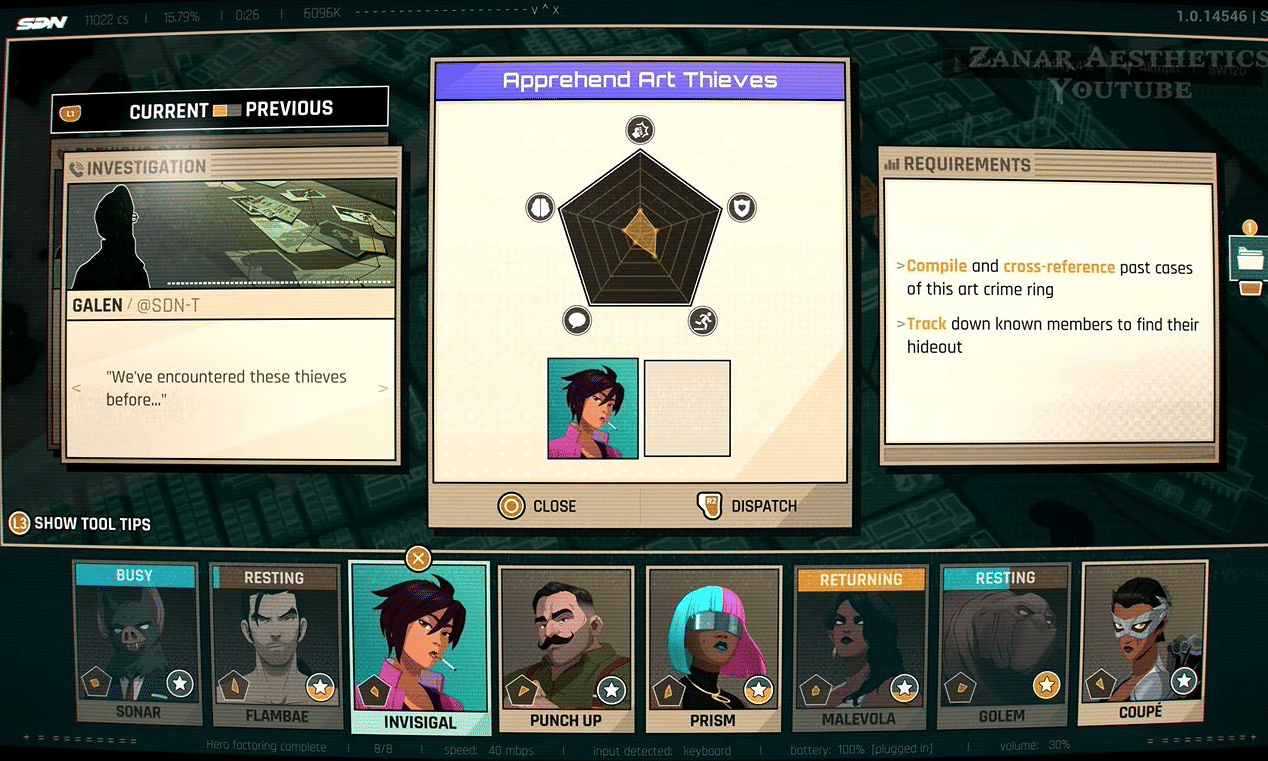
Task: Show next investigation dialogue line
Action: pos(383,388)
